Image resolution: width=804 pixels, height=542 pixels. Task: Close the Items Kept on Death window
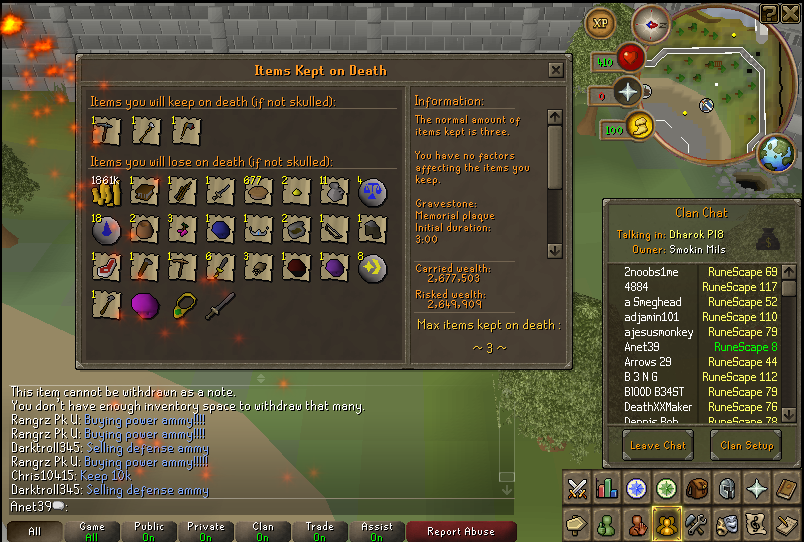pos(555,70)
